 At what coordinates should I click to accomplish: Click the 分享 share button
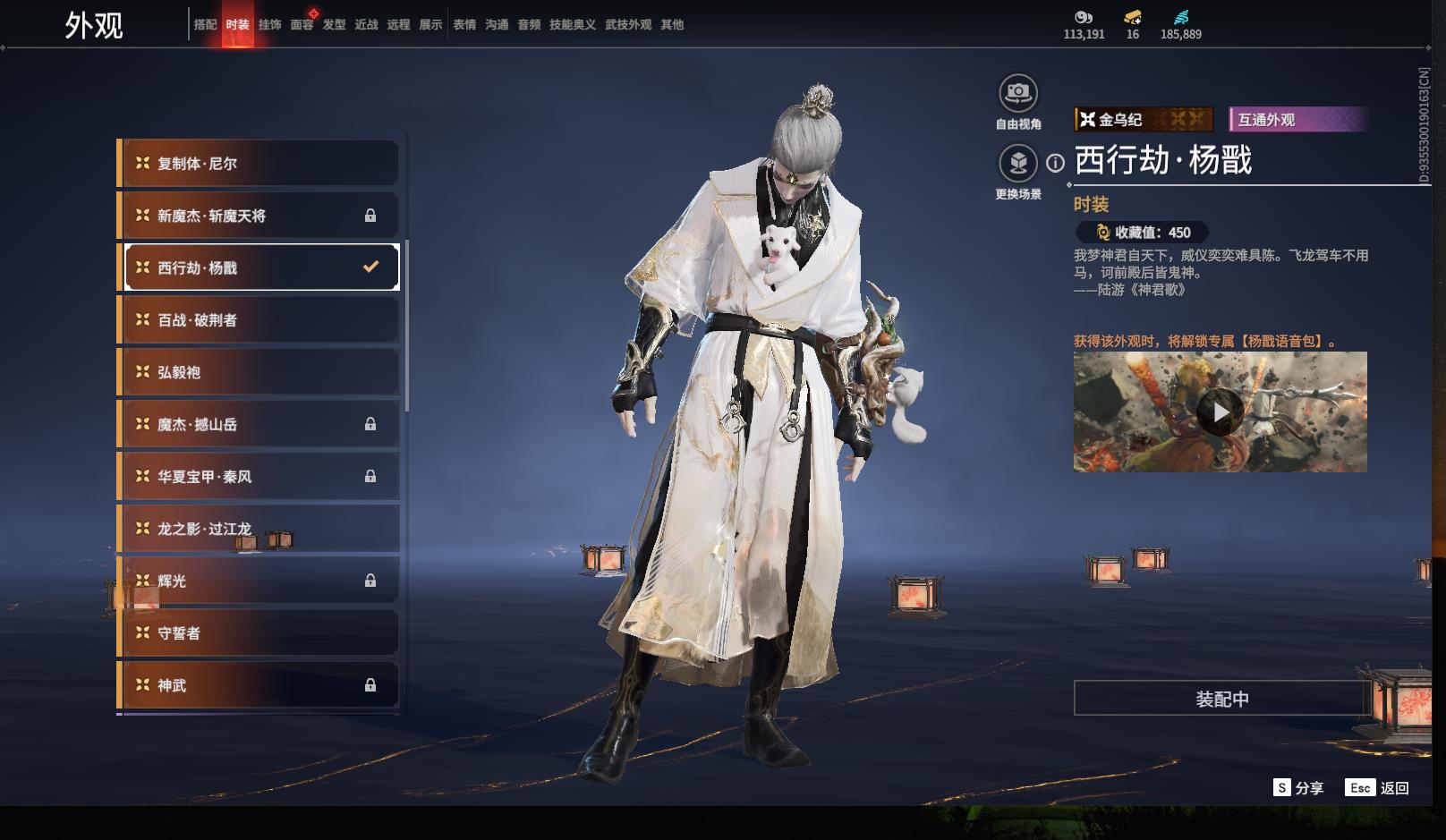(x=1298, y=788)
